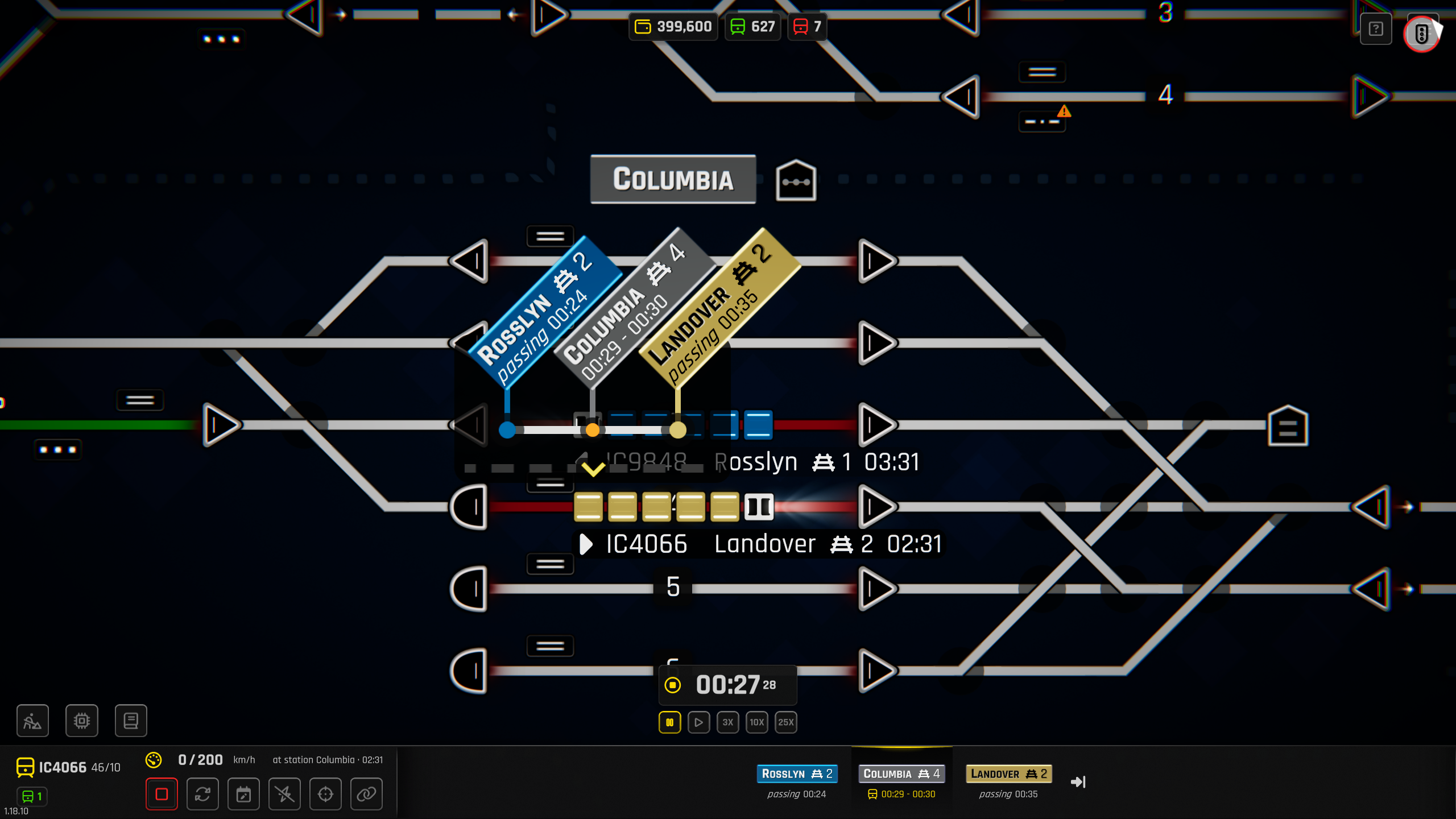
Task: Open the automation (CPU) panel
Action: (82, 721)
